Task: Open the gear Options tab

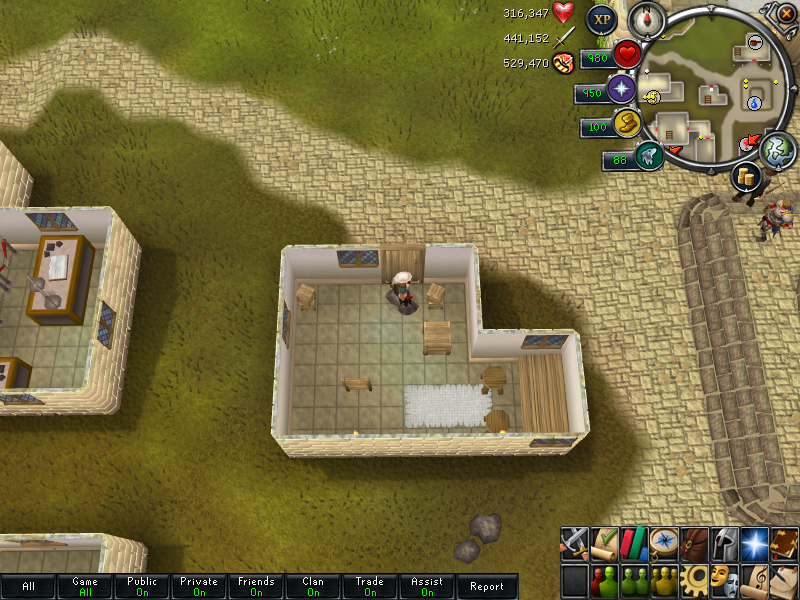Action: point(692,580)
